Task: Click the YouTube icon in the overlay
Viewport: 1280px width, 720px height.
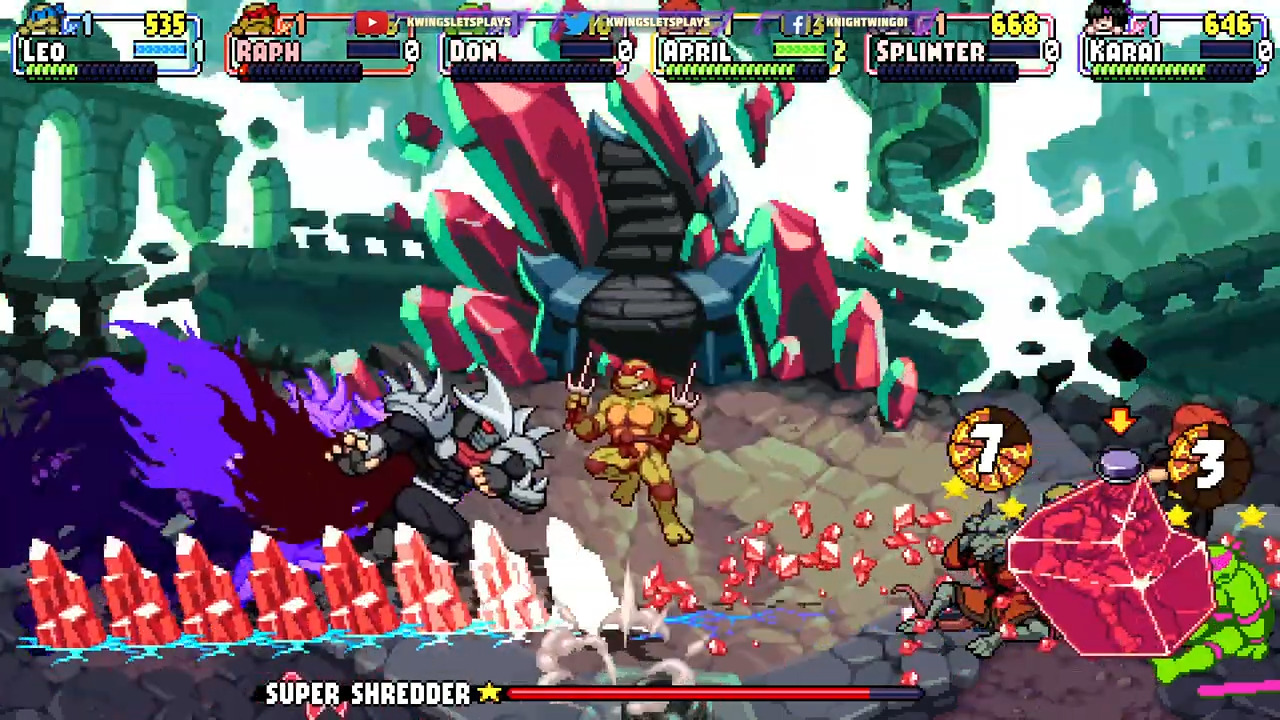Action: click(372, 20)
